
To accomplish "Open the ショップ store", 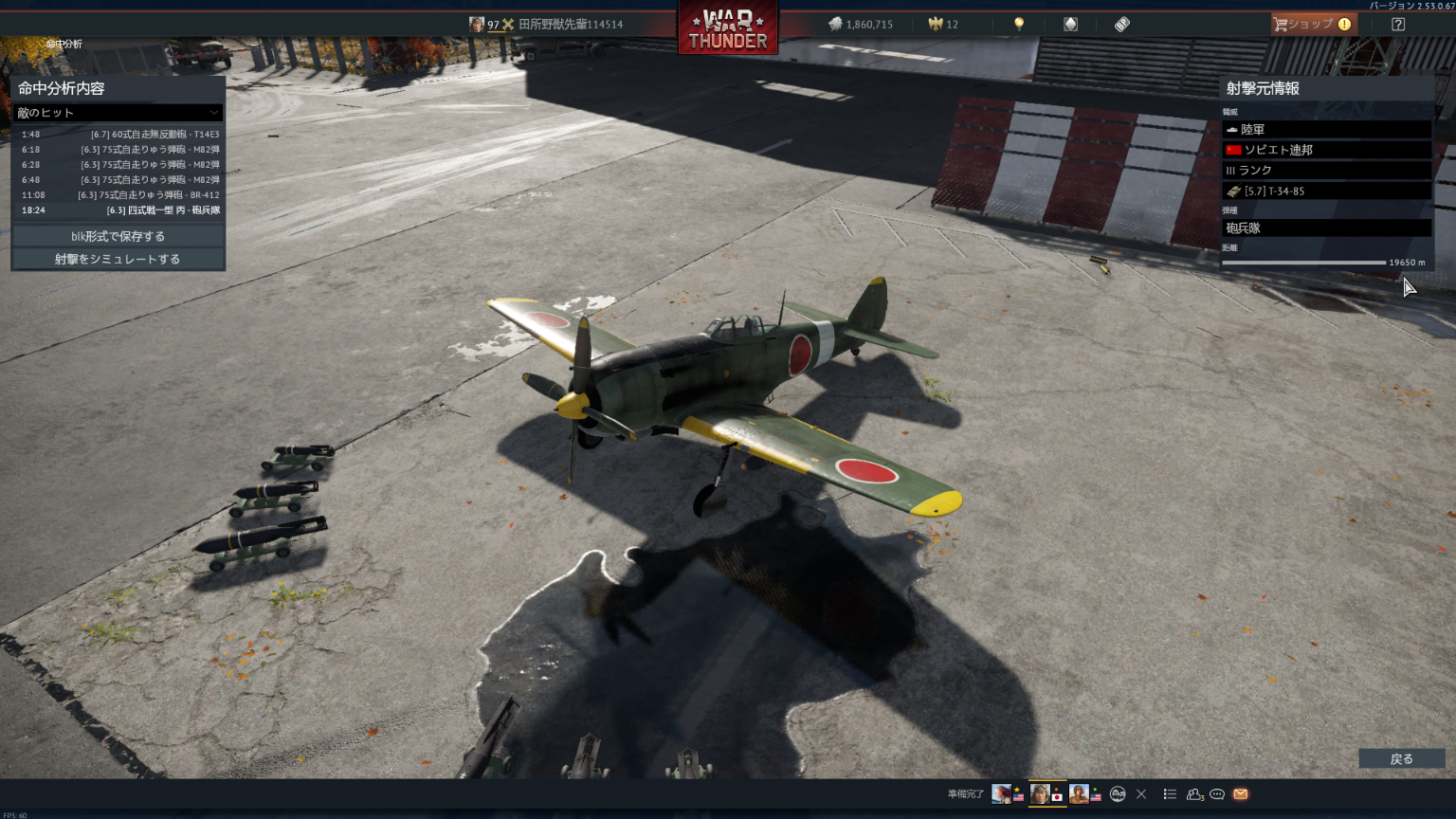I will point(1313,25).
